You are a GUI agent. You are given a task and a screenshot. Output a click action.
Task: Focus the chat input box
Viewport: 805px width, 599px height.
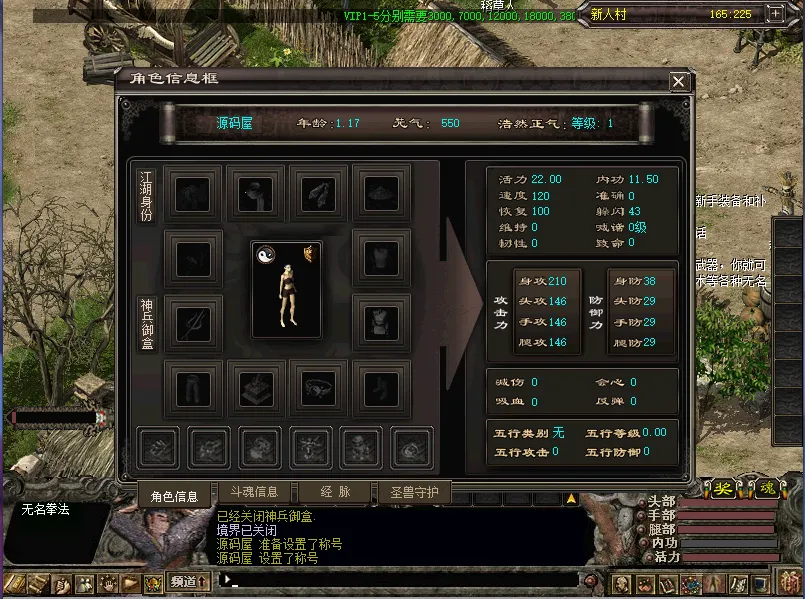pyautogui.click(x=400, y=580)
